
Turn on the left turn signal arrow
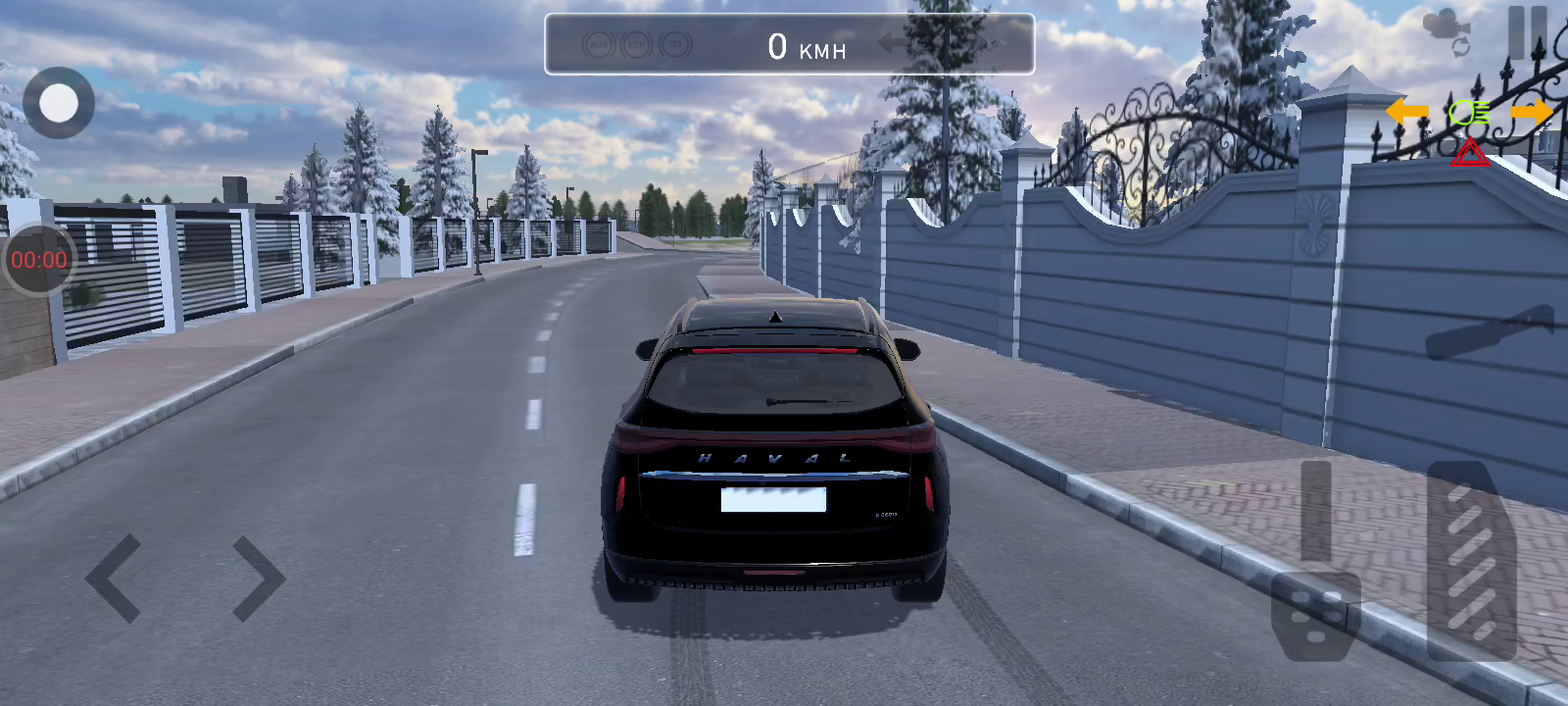1406,111
